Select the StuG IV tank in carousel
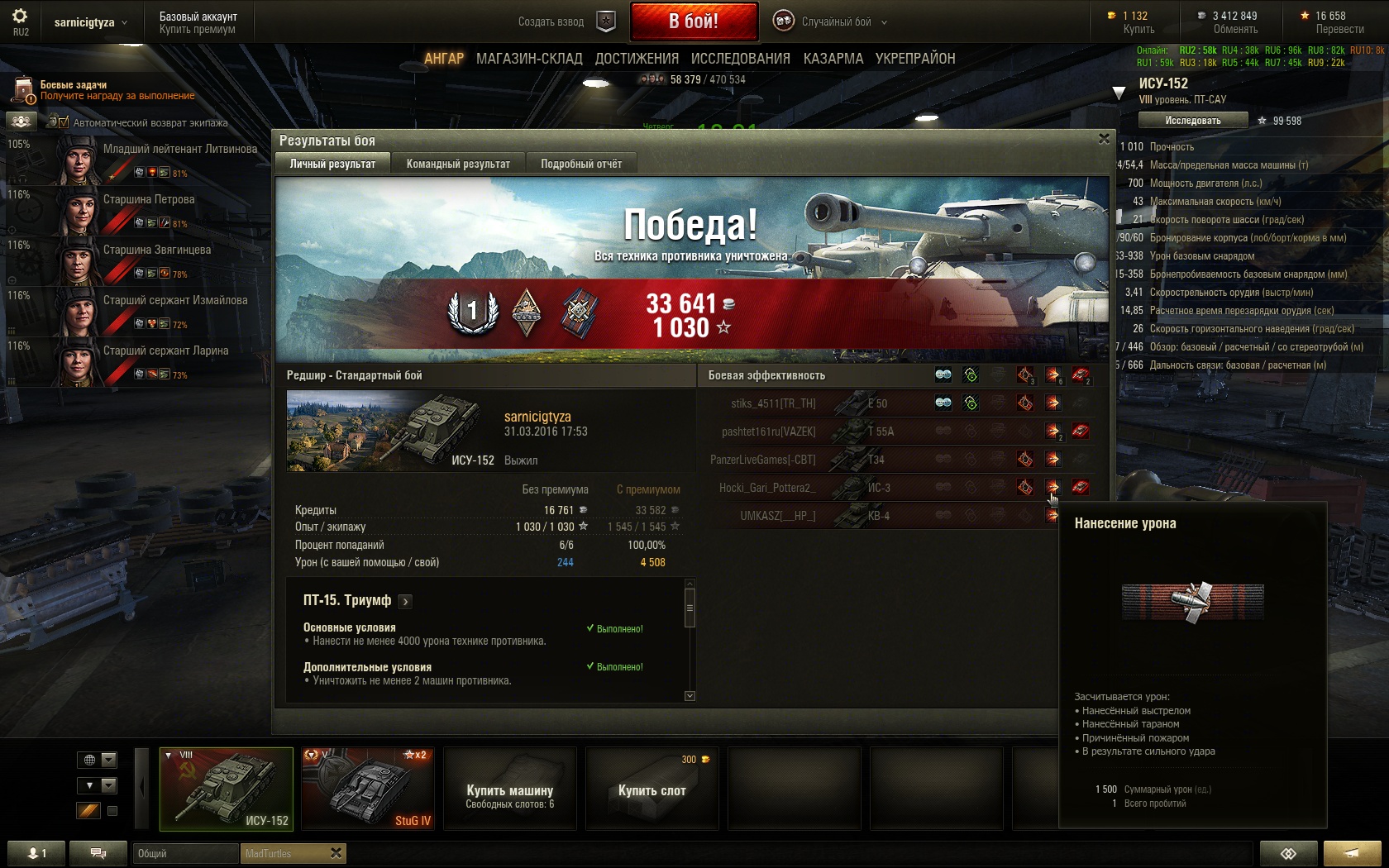Viewport: 1389px width, 868px height. pos(367,789)
